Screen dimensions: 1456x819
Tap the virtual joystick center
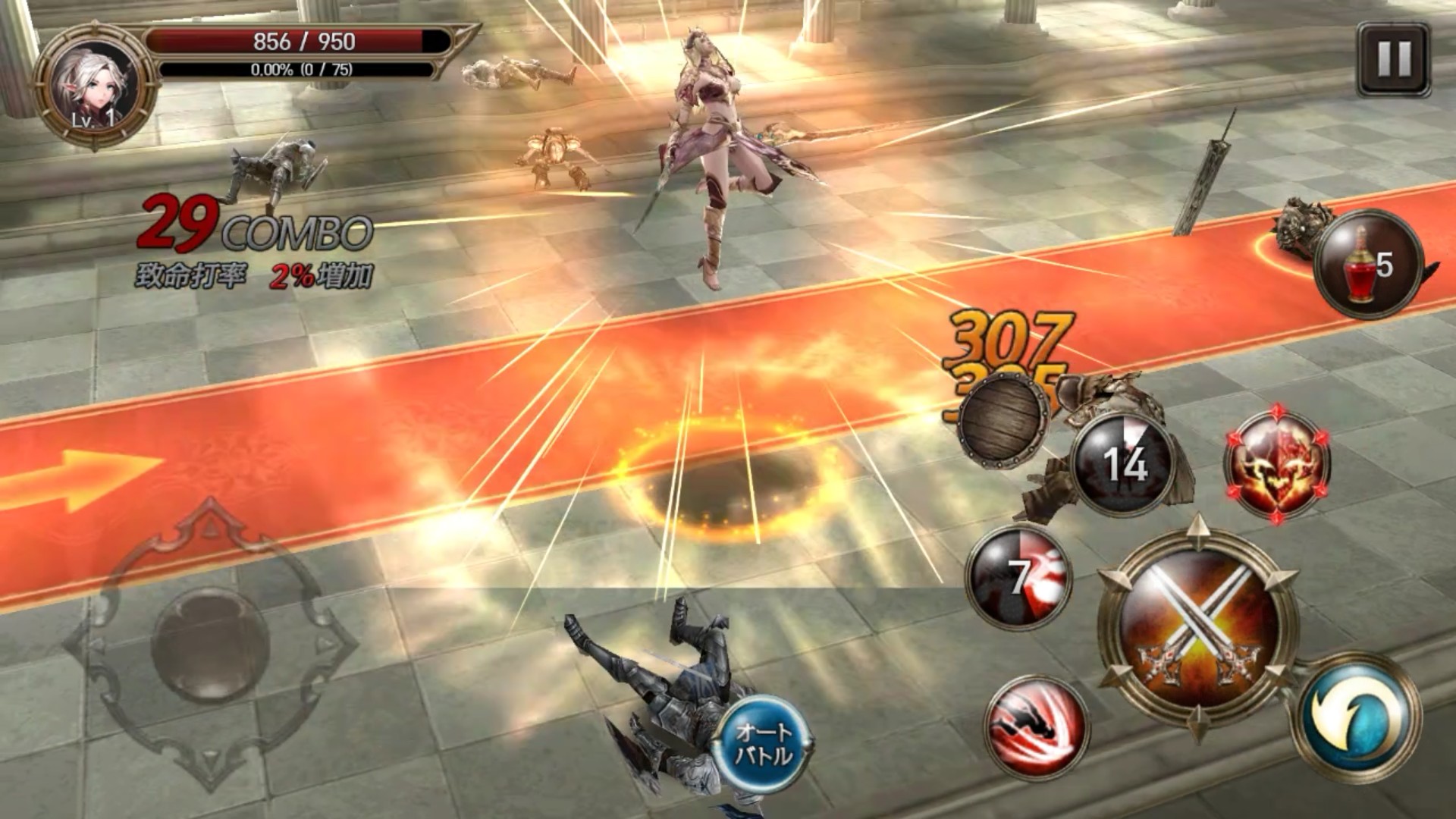click(x=210, y=644)
